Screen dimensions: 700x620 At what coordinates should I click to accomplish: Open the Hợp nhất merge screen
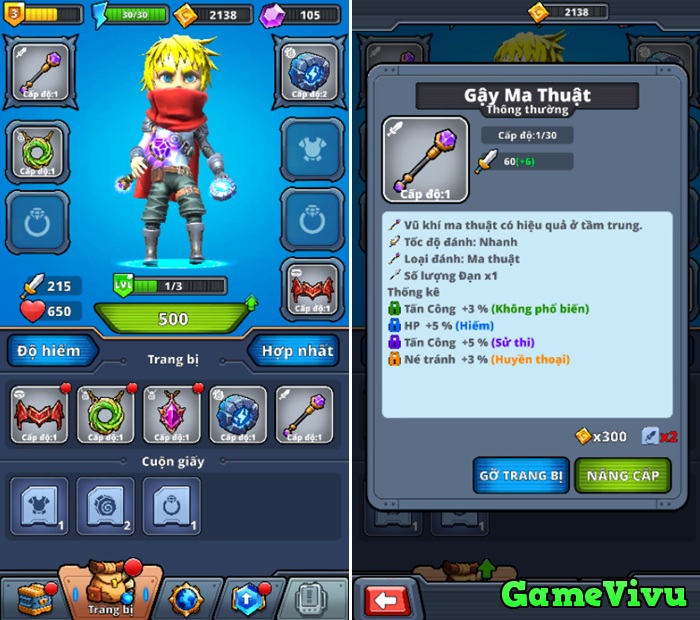297,351
